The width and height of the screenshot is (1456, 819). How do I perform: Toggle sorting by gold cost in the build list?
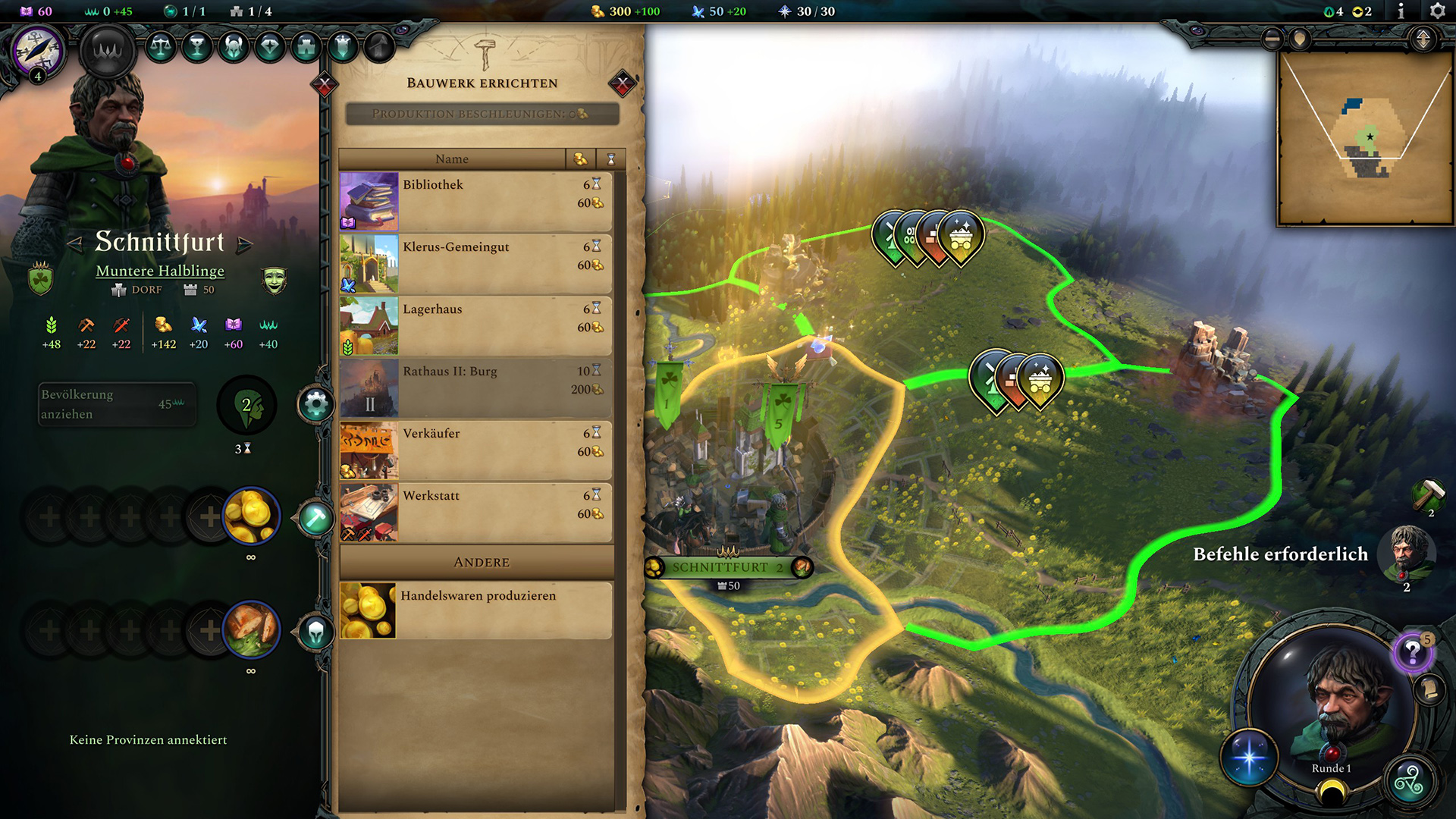click(x=579, y=159)
